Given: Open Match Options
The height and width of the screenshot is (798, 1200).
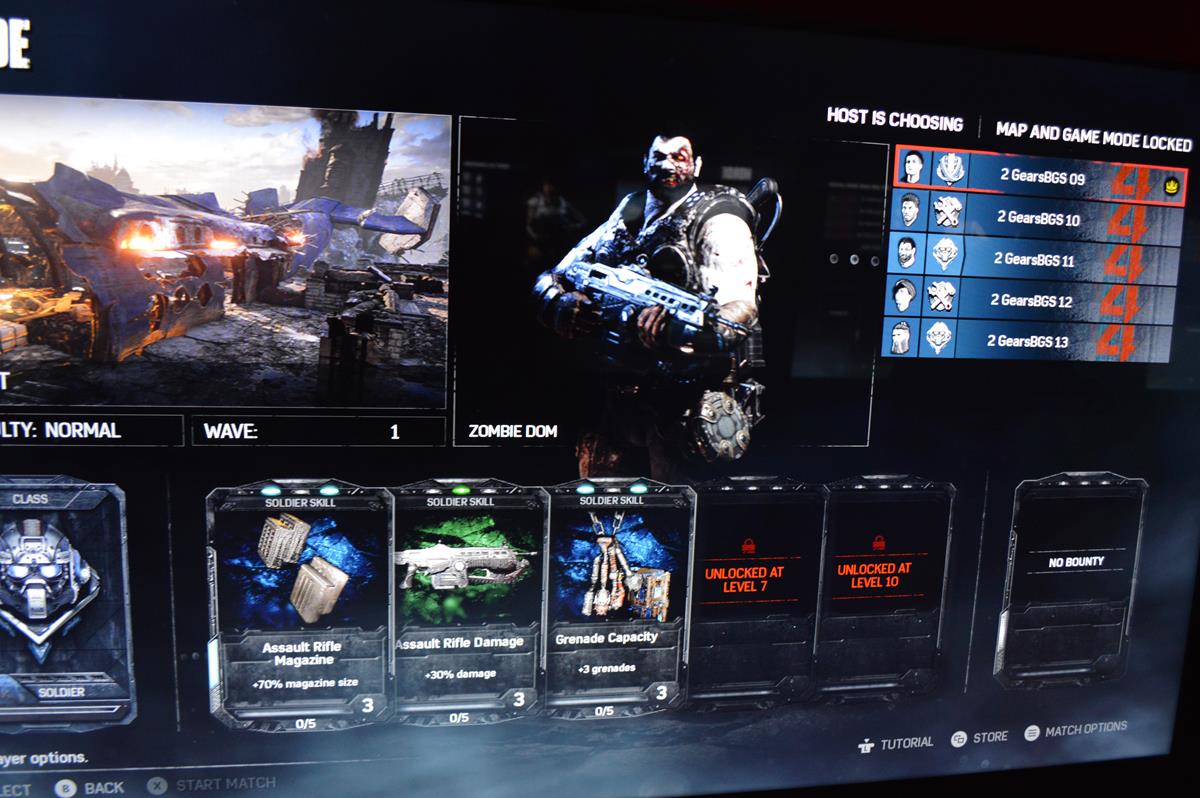Looking at the screenshot, I should coord(1075,730).
